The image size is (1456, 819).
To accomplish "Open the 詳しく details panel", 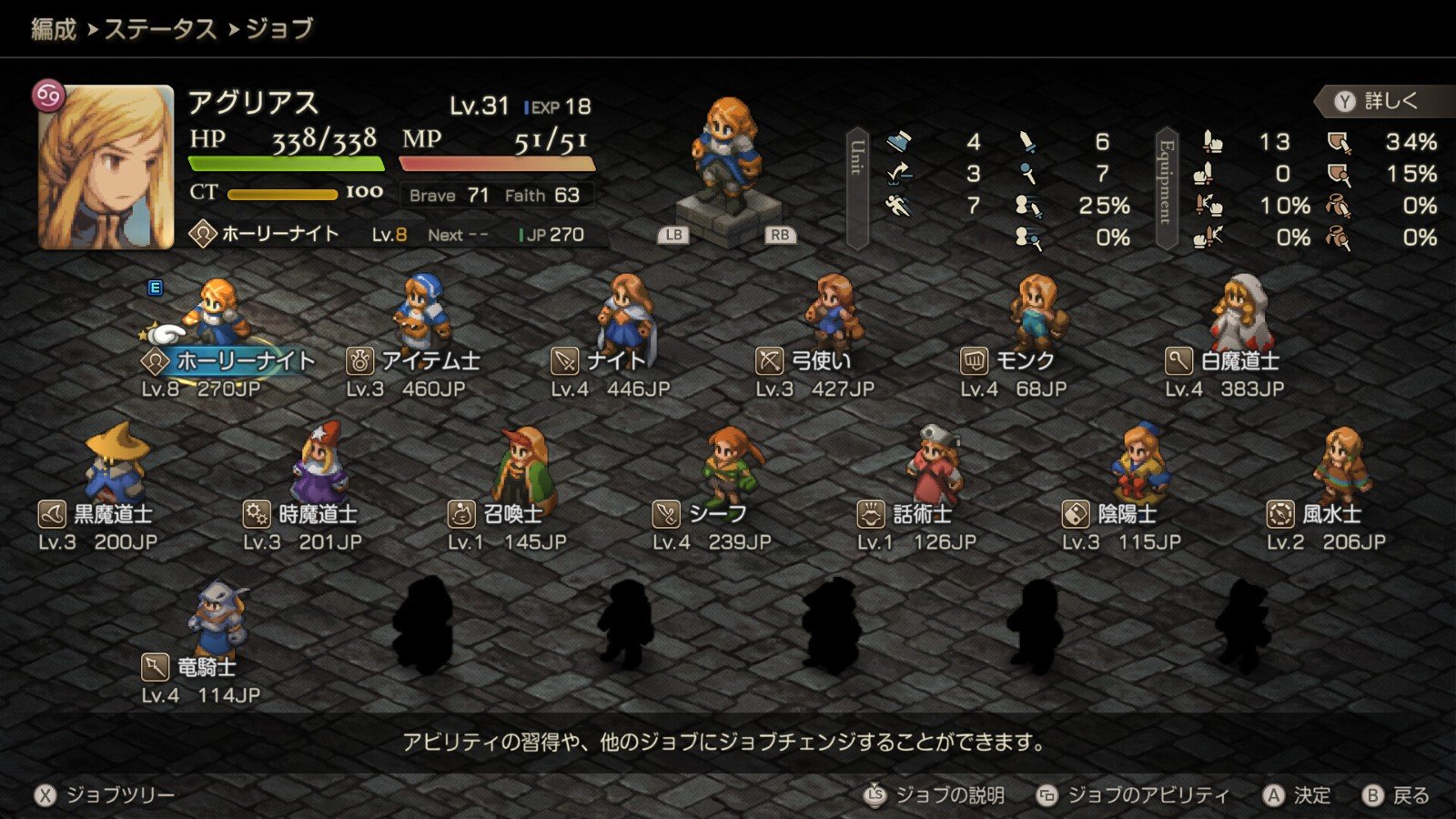I will coord(1379,101).
